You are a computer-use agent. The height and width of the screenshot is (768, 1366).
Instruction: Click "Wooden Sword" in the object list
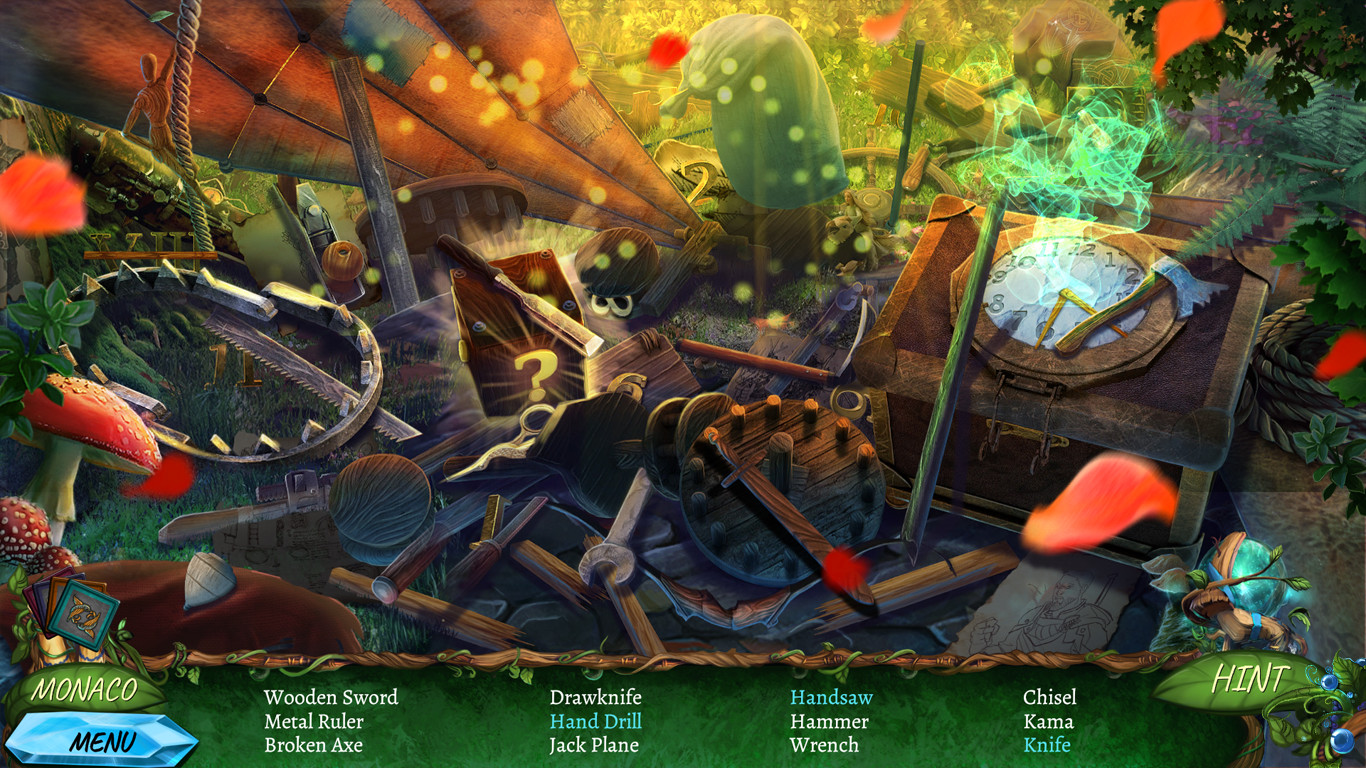point(330,698)
